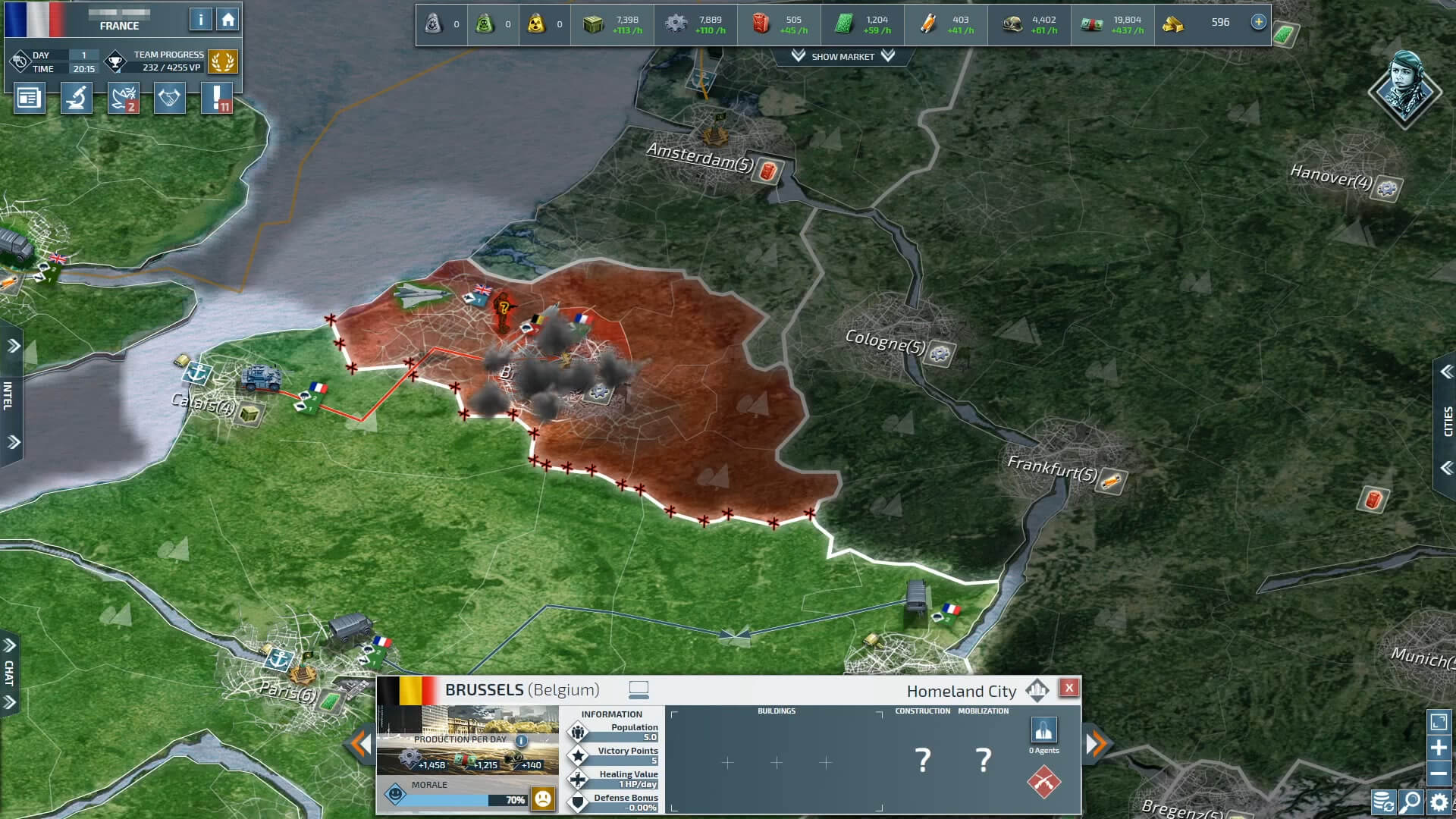Open the gear settings menu

(x=1439, y=802)
